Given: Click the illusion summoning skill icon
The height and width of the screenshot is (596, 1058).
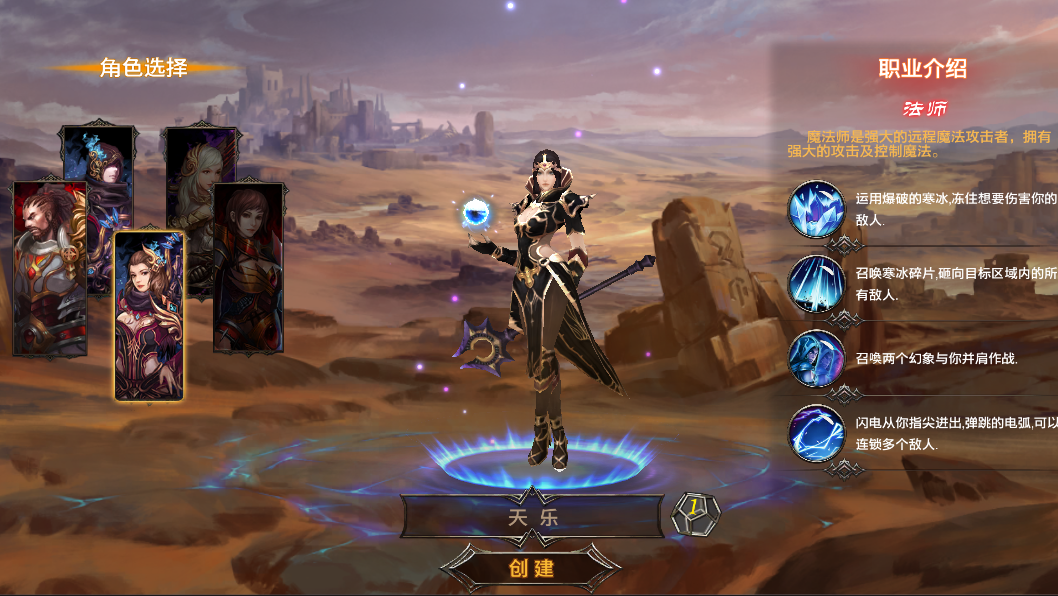Looking at the screenshot, I should (x=816, y=358).
